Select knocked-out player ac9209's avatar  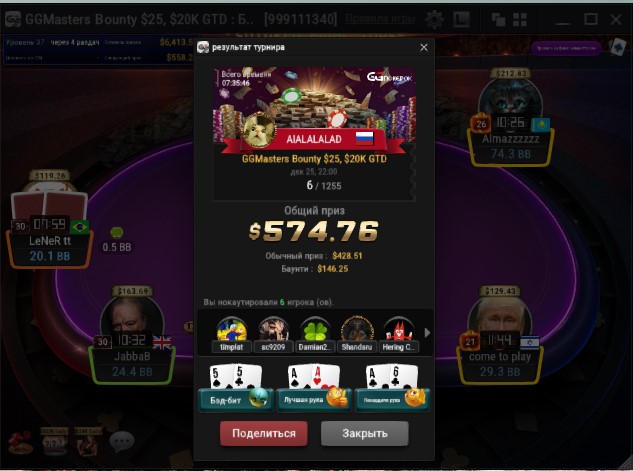[x=273, y=331]
